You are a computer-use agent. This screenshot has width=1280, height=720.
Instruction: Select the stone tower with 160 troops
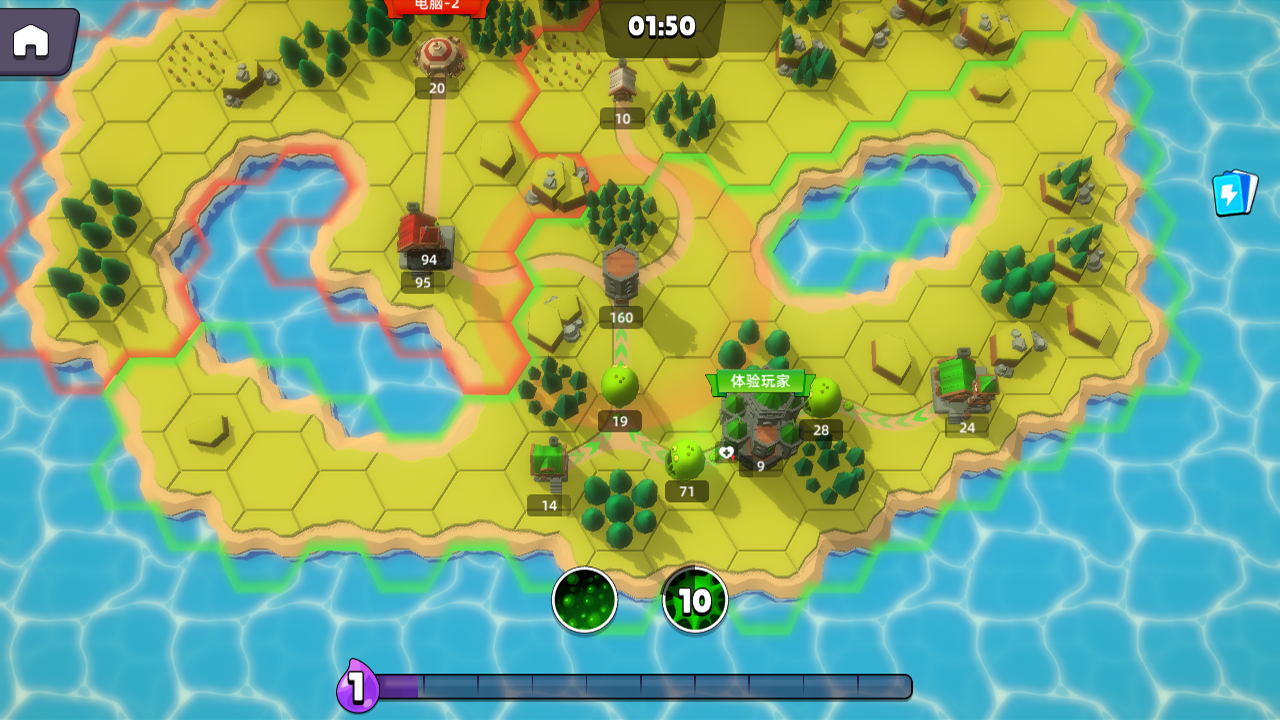pos(621,276)
